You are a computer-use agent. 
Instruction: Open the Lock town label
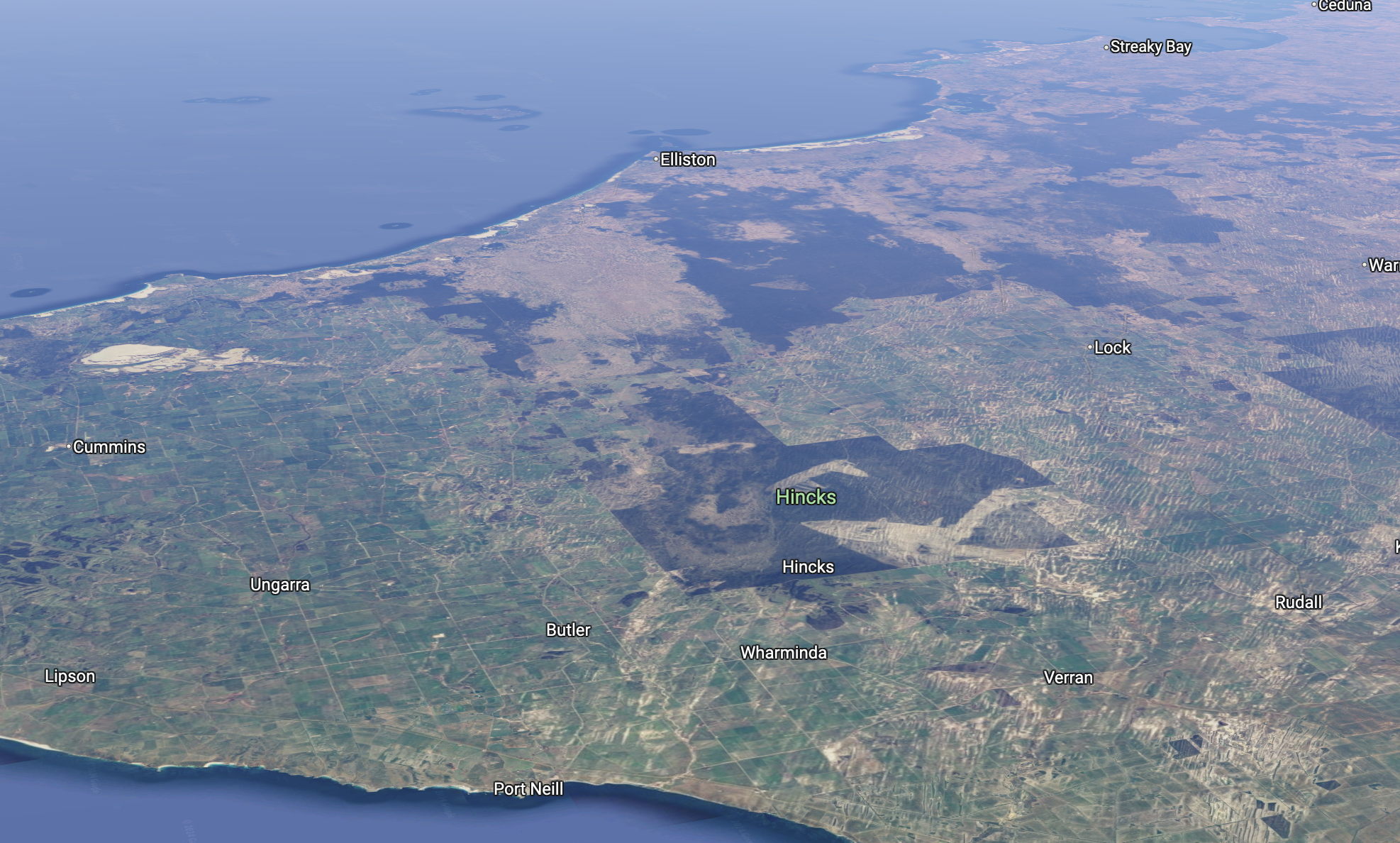tap(1112, 348)
